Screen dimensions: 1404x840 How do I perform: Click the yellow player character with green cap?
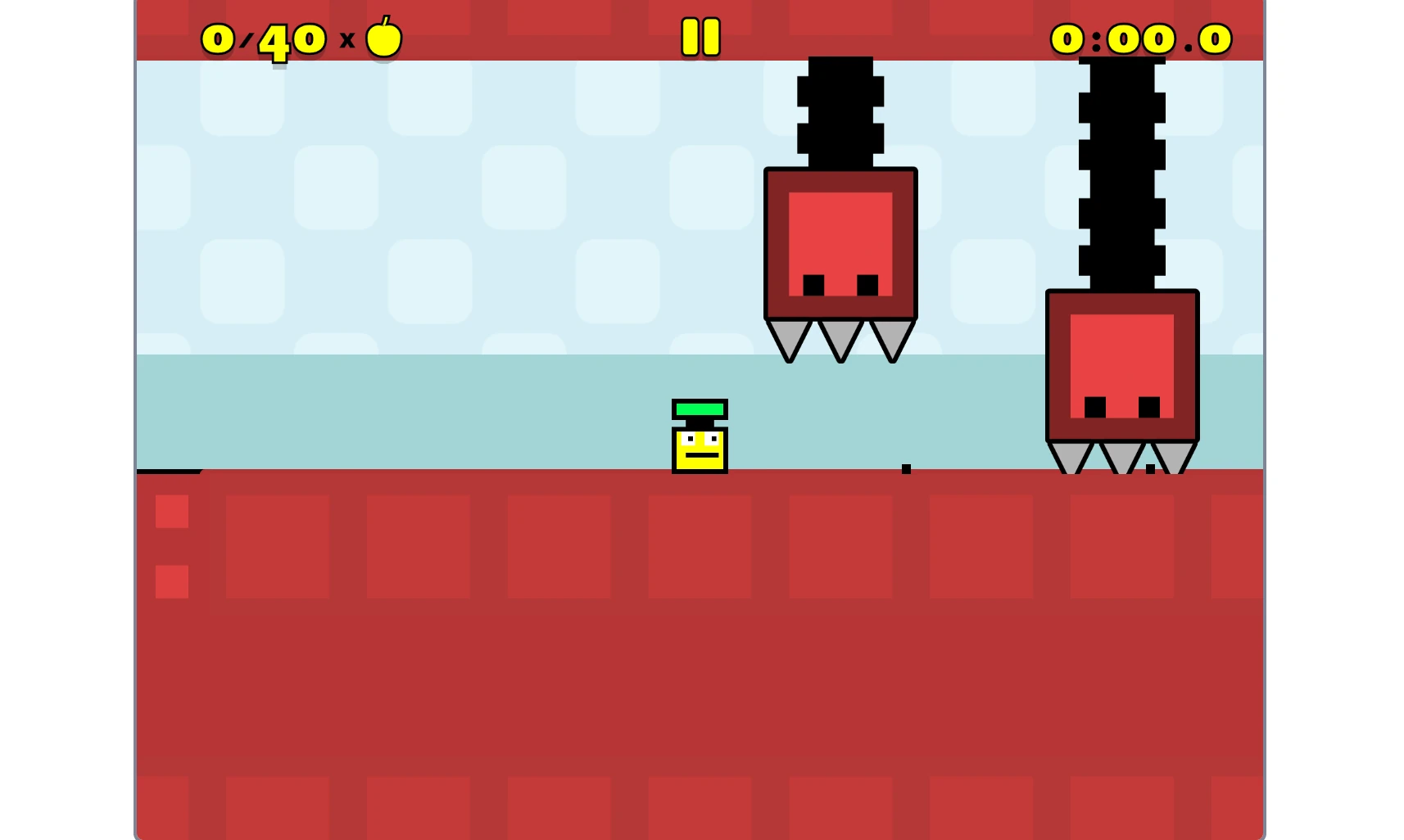tap(699, 442)
